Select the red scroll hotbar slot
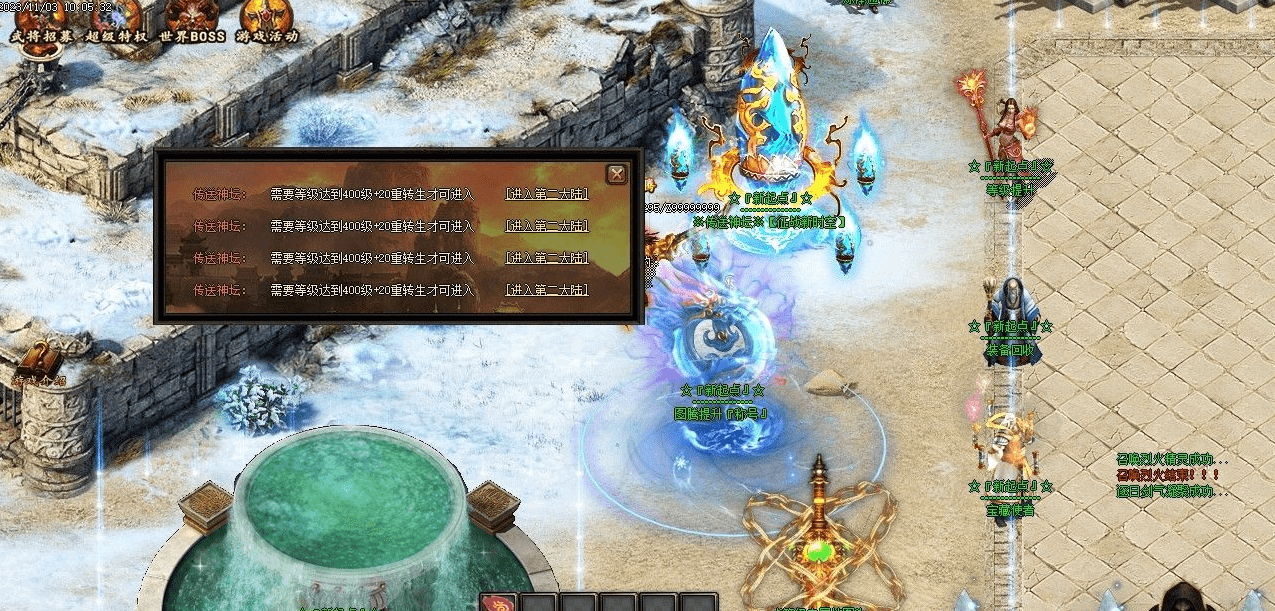This screenshot has width=1275, height=611. 498,602
